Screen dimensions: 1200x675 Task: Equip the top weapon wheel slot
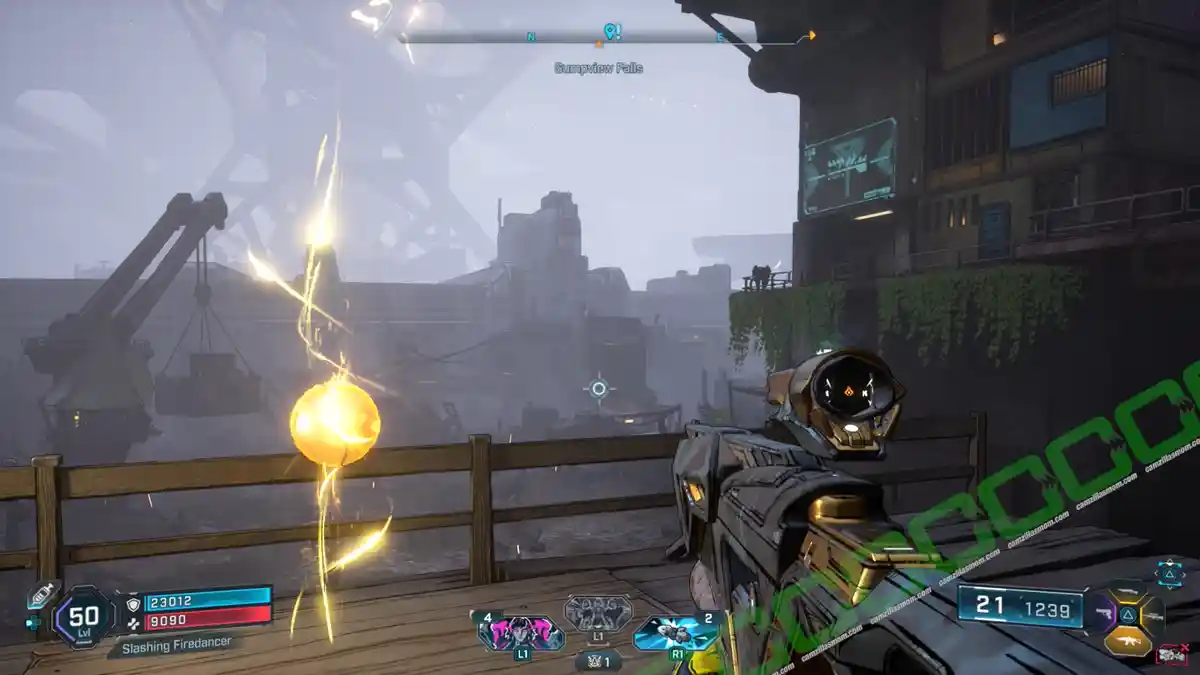tap(1128, 592)
